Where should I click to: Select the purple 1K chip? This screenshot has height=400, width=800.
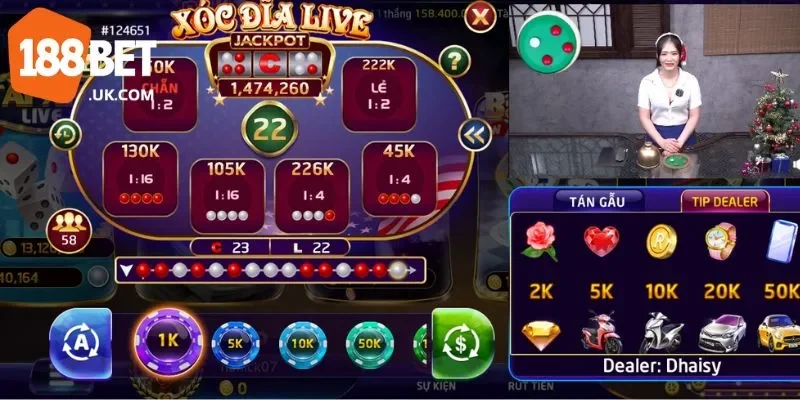(168, 339)
